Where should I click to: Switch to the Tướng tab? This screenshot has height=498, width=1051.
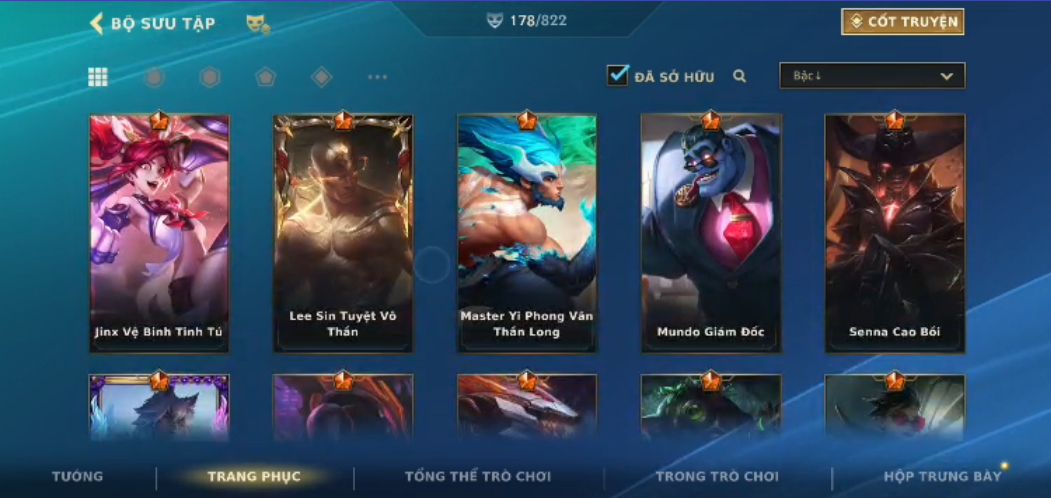[x=77, y=476]
